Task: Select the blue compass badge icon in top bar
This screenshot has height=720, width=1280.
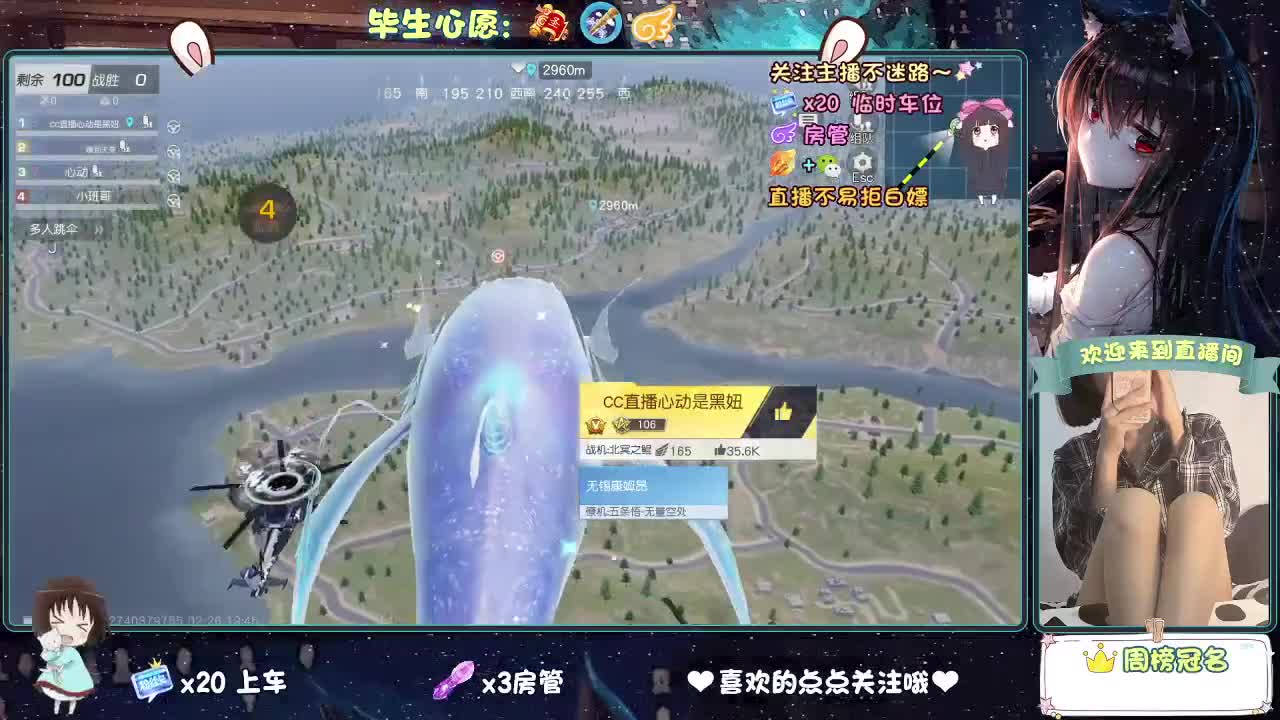Action: tap(600, 21)
